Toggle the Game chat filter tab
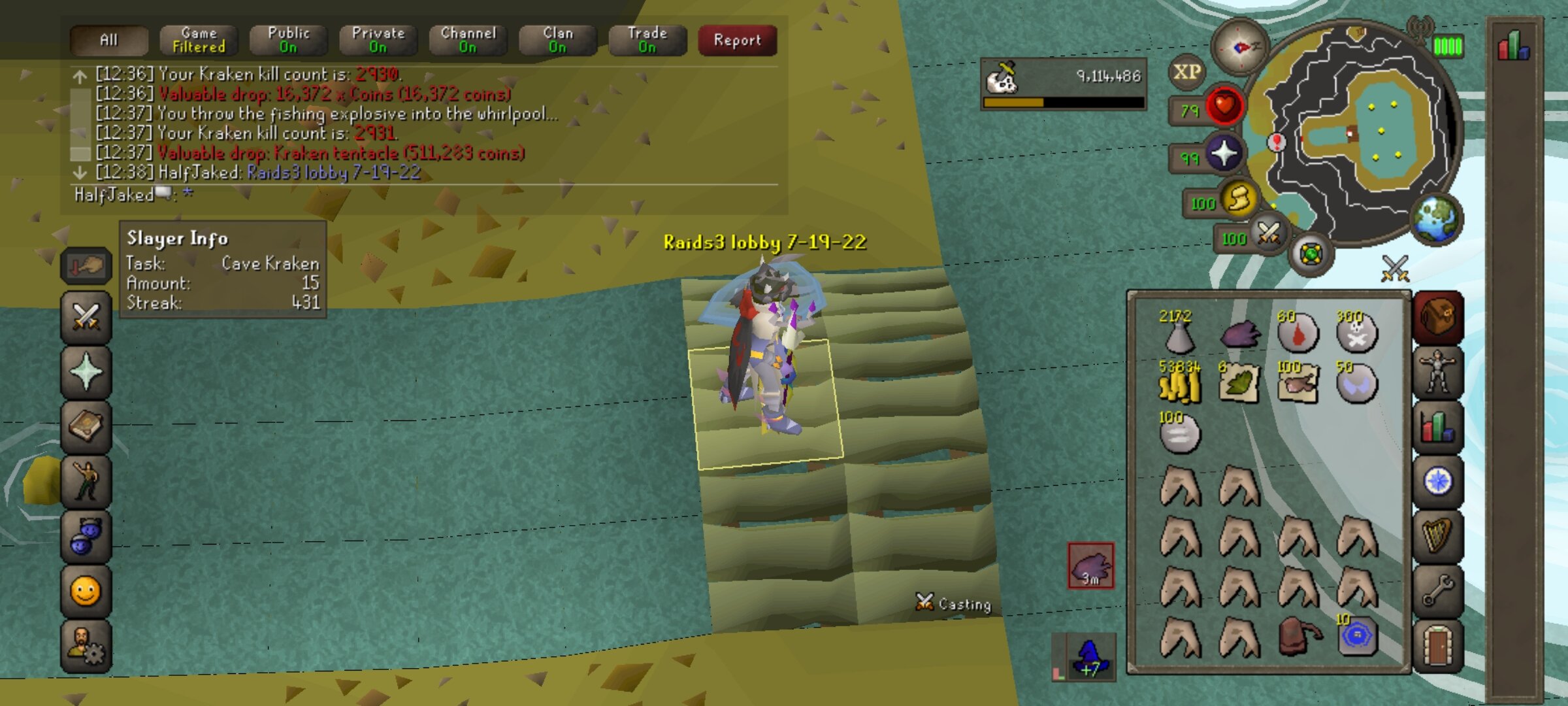This screenshot has height=706, width=1568. 199,41
